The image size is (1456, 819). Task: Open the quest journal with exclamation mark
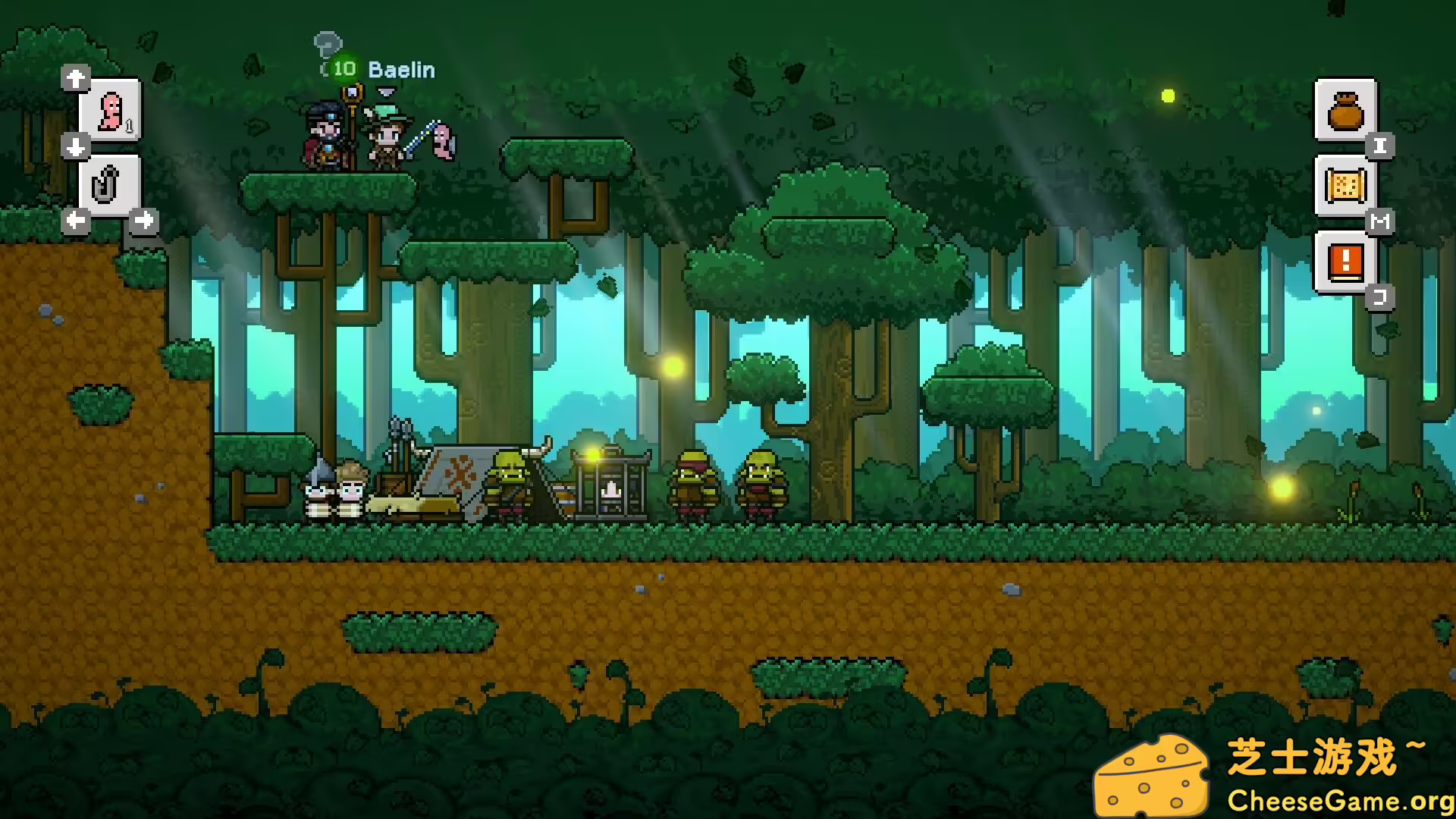click(x=1345, y=262)
